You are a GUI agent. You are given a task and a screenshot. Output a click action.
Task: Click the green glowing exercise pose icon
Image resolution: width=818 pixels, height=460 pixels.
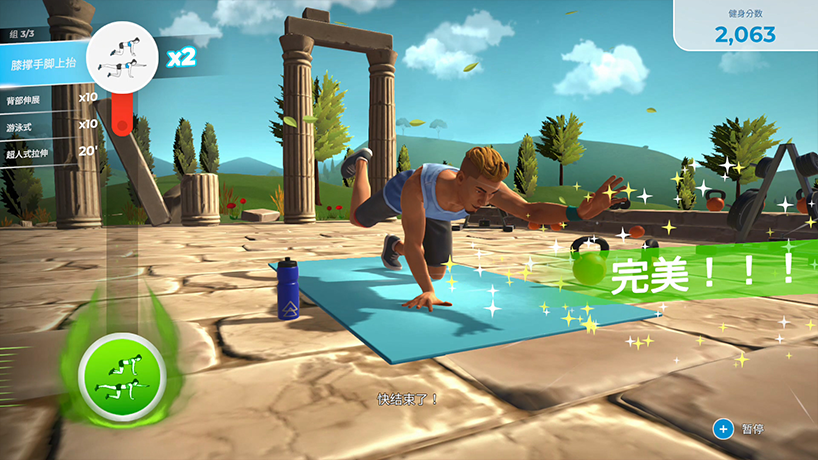[119, 373]
